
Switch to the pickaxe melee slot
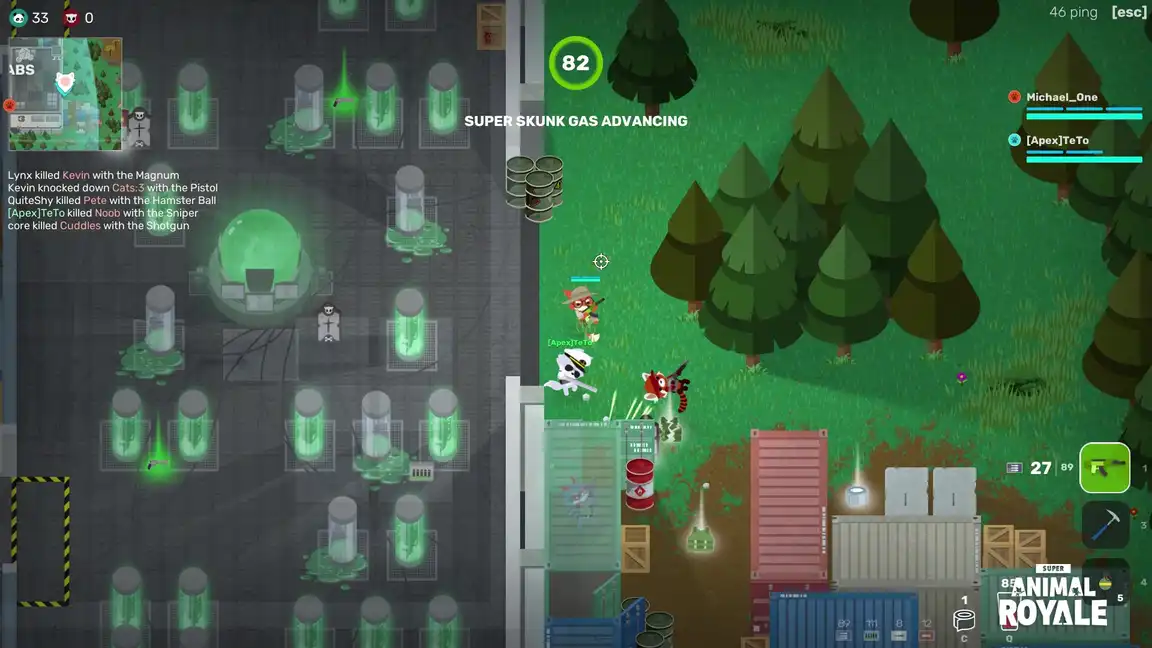click(1104, 524)
